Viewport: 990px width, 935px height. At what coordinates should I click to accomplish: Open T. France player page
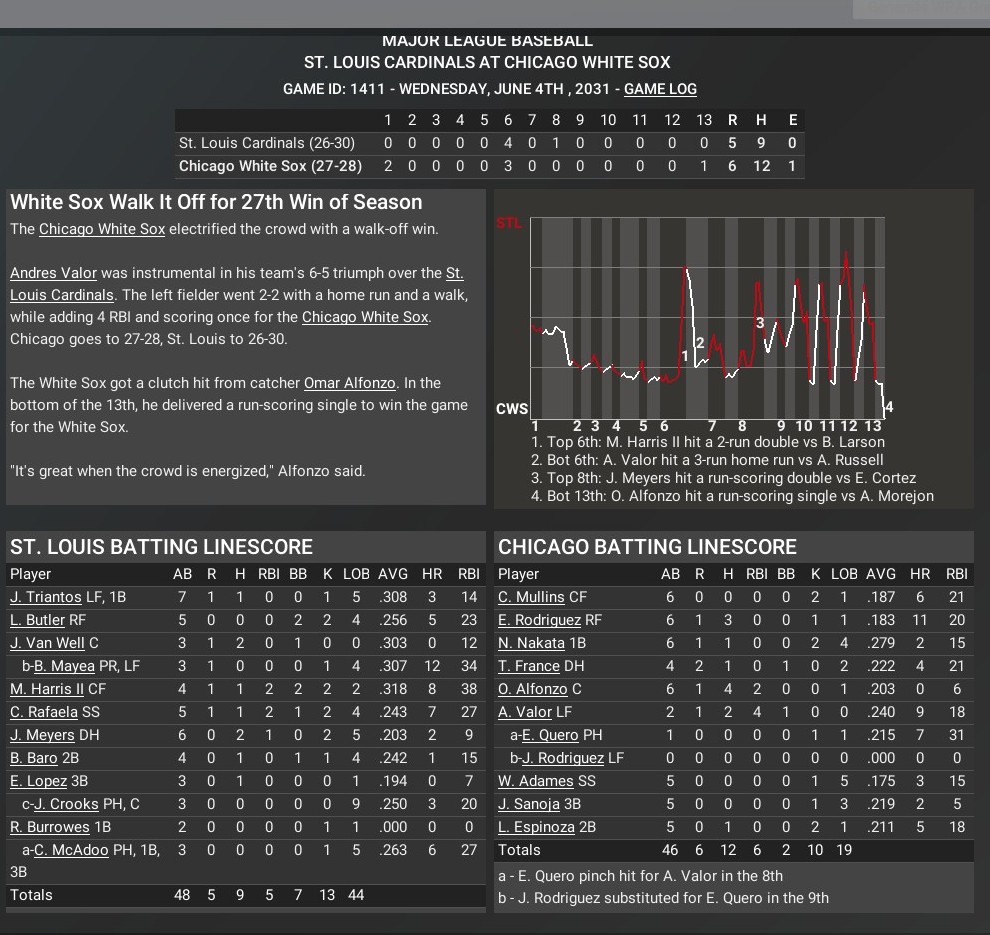pos(529,666)
